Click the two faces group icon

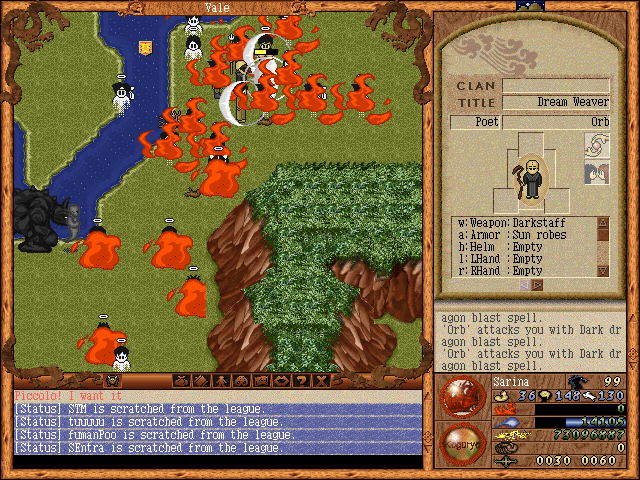coord(596,174)
